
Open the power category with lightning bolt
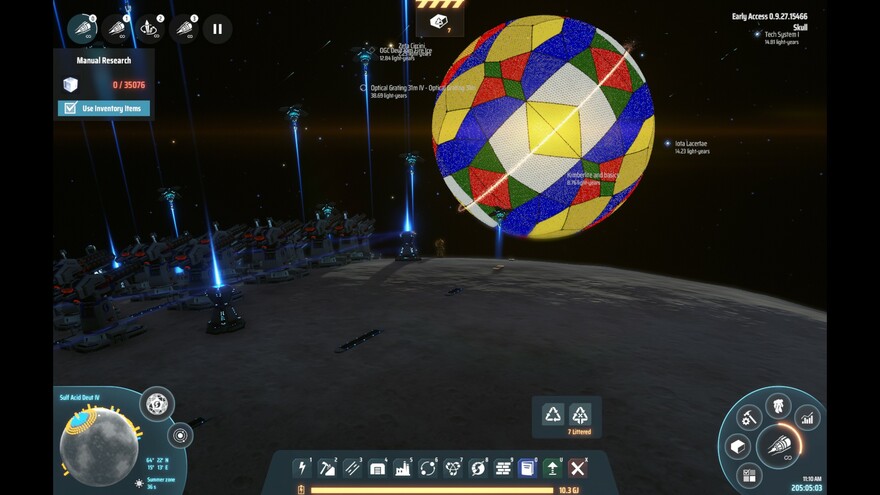tap(302, 467)
